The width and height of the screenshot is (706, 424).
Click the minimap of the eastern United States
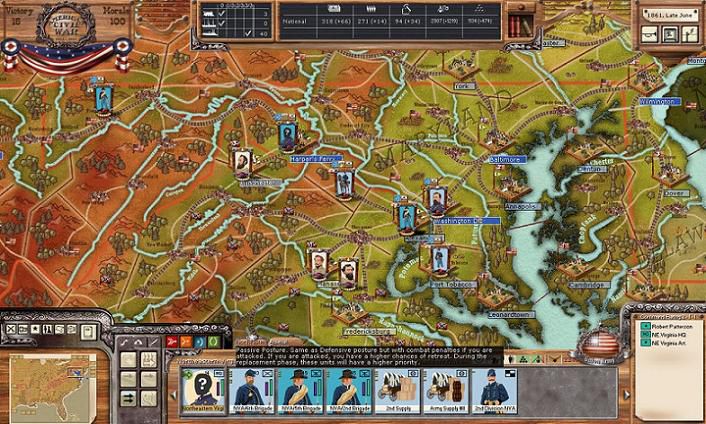(54, 385)
